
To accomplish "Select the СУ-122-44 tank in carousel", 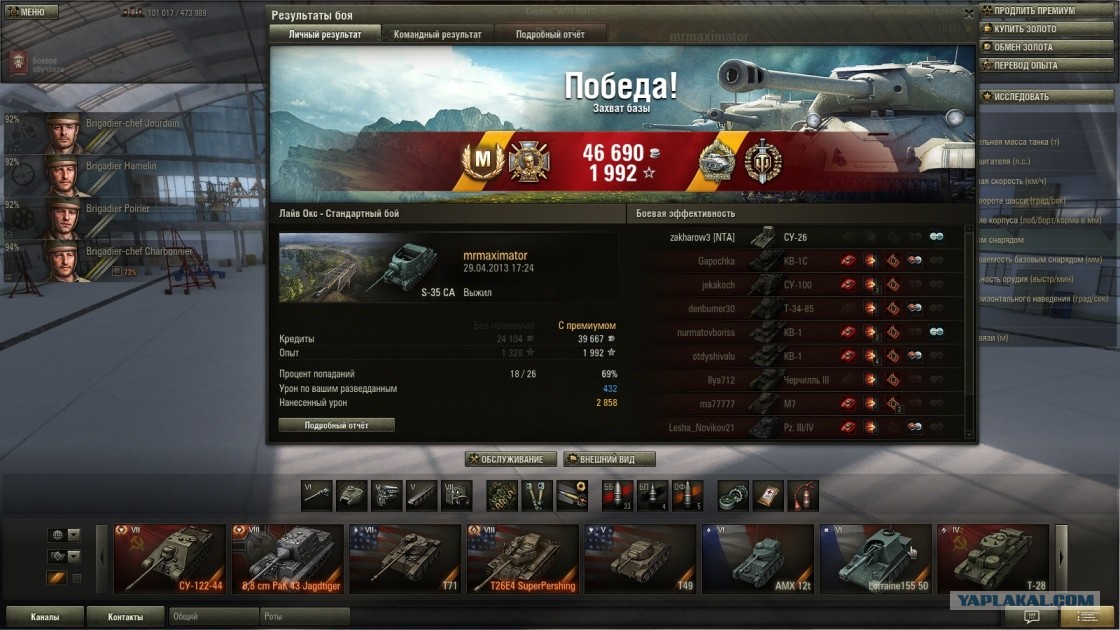I will (170, 558).
